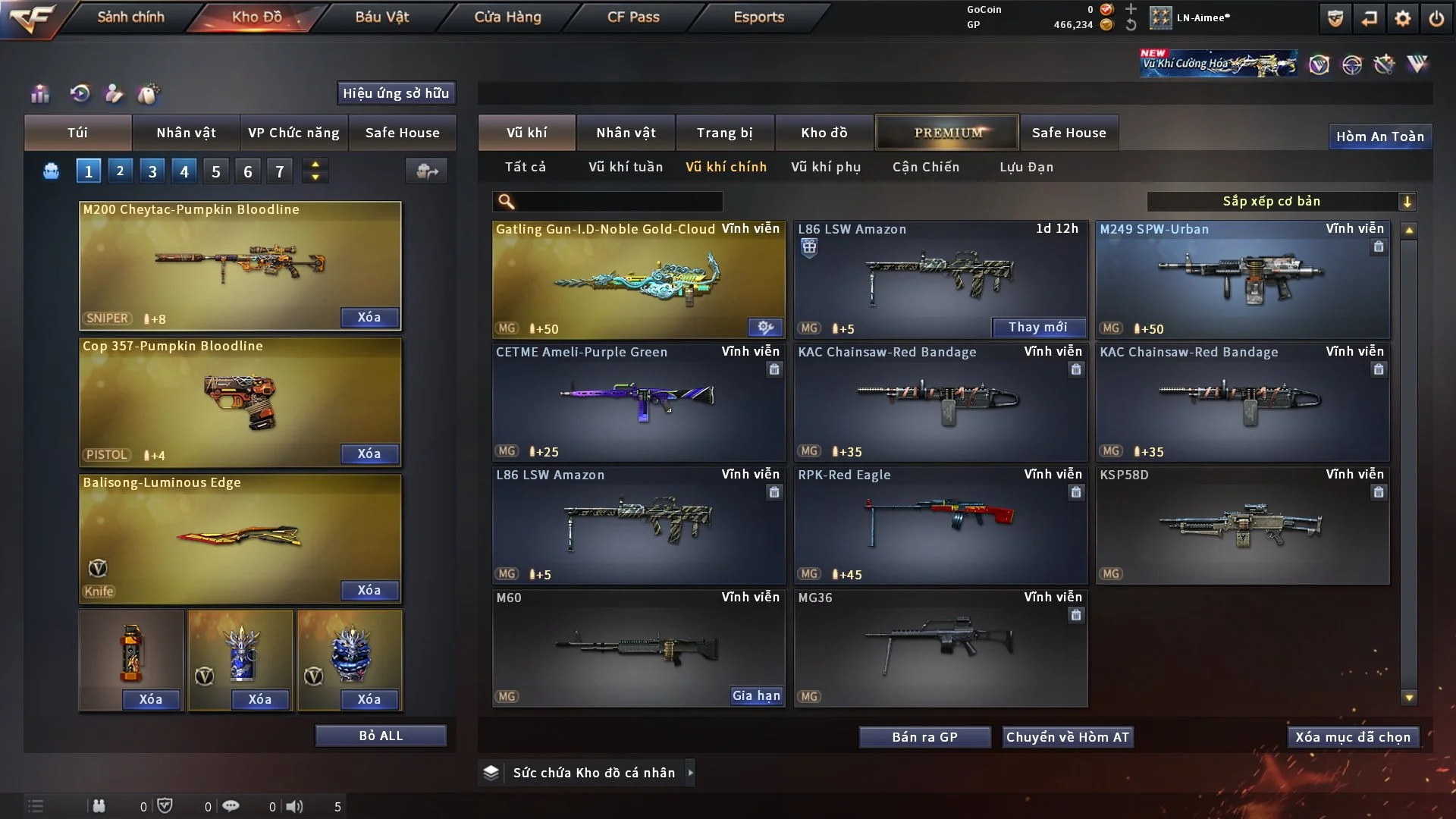1456x819 pixels.
Task: Delete selection with Xóa mục đã chọn
Action: 1352,737
